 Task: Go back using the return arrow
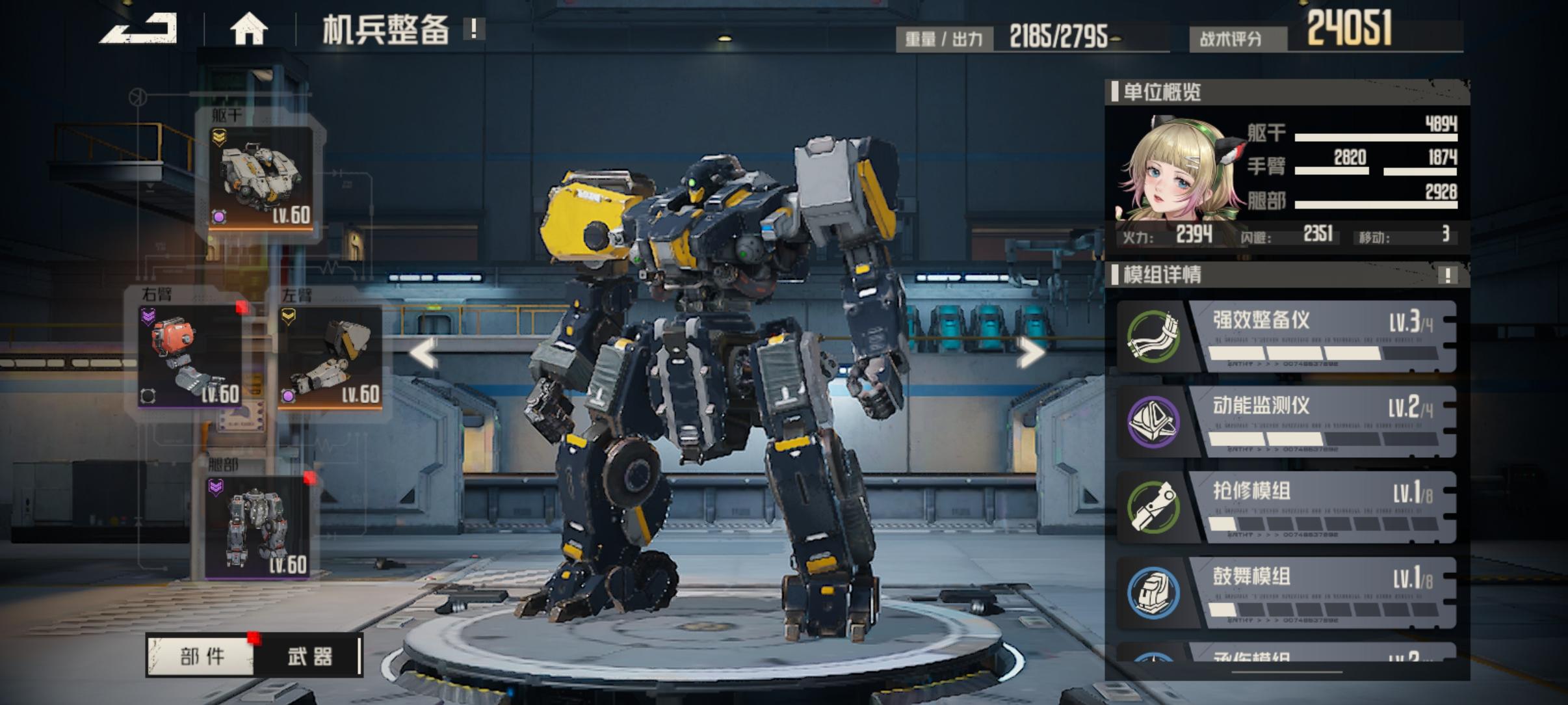pyautogui.click(x=139, y=29)
